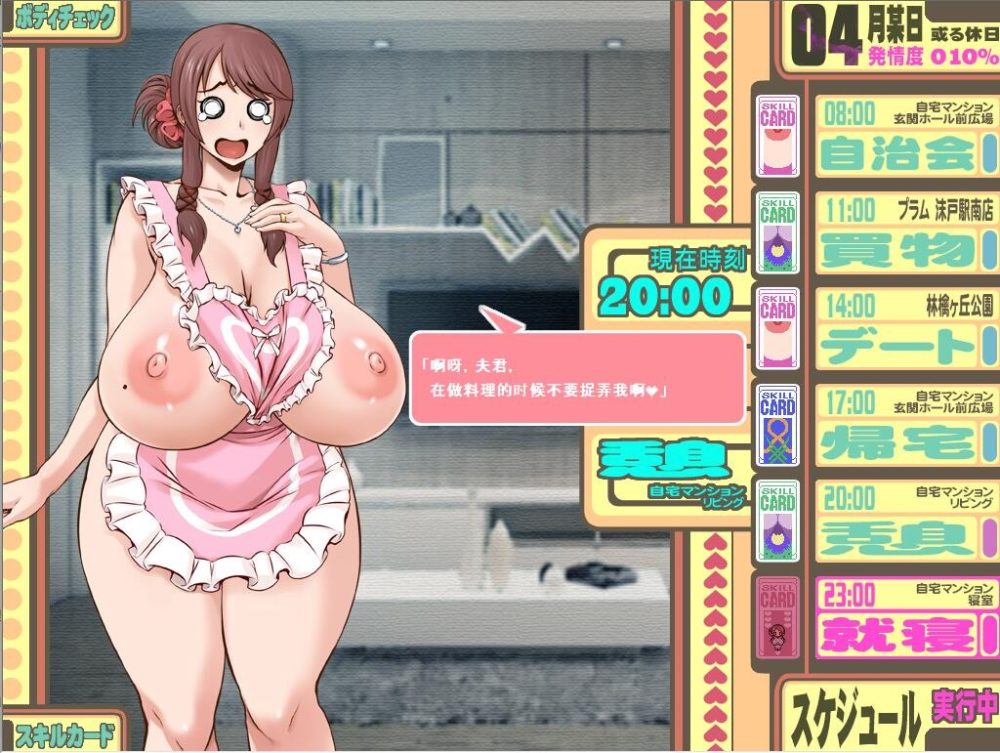Select the skill card beside デート
The width and height of the screenshot is (1000, 753).
[x=778, y=329]
